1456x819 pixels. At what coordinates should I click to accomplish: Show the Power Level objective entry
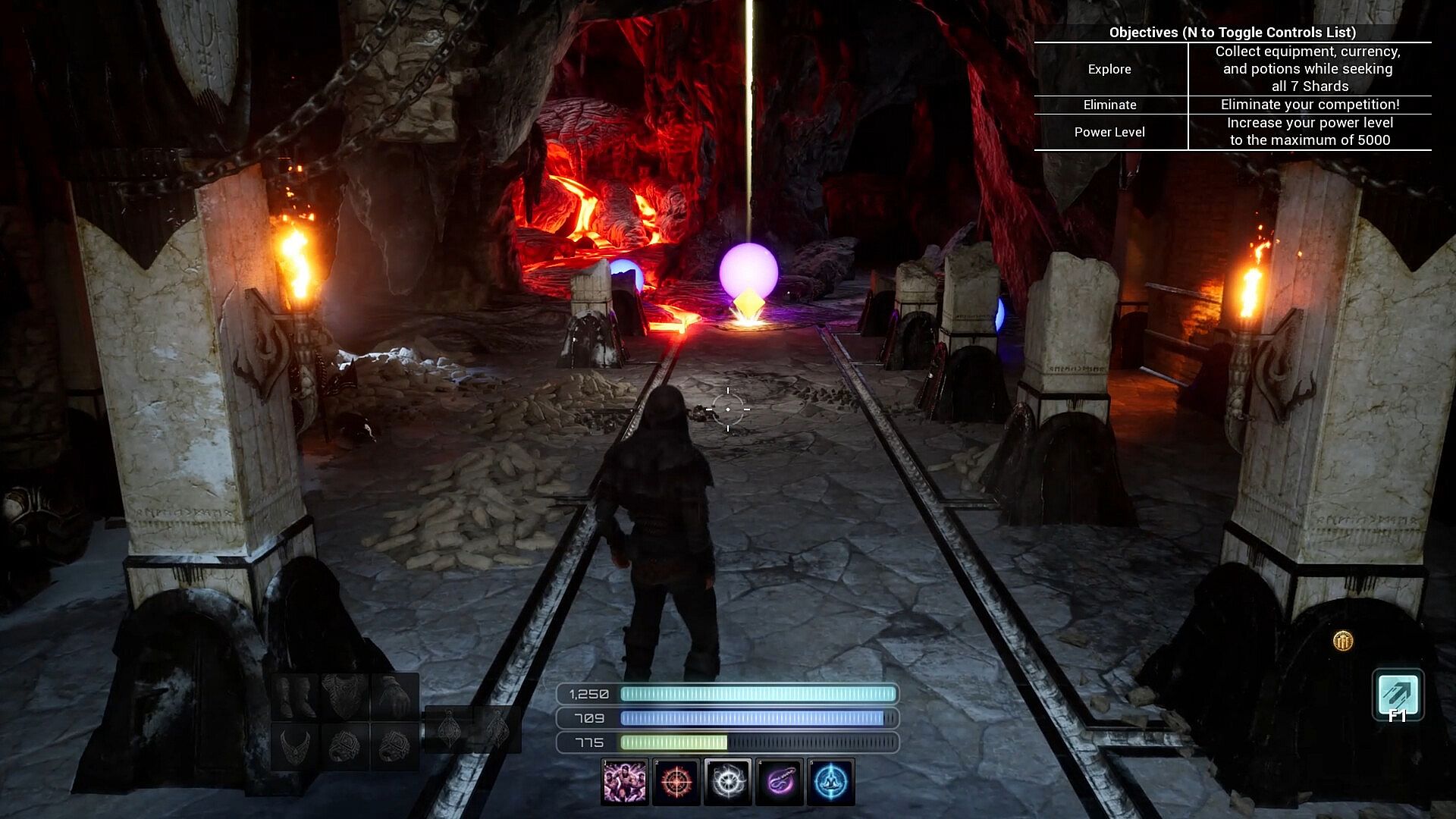tap(1109, 132)
